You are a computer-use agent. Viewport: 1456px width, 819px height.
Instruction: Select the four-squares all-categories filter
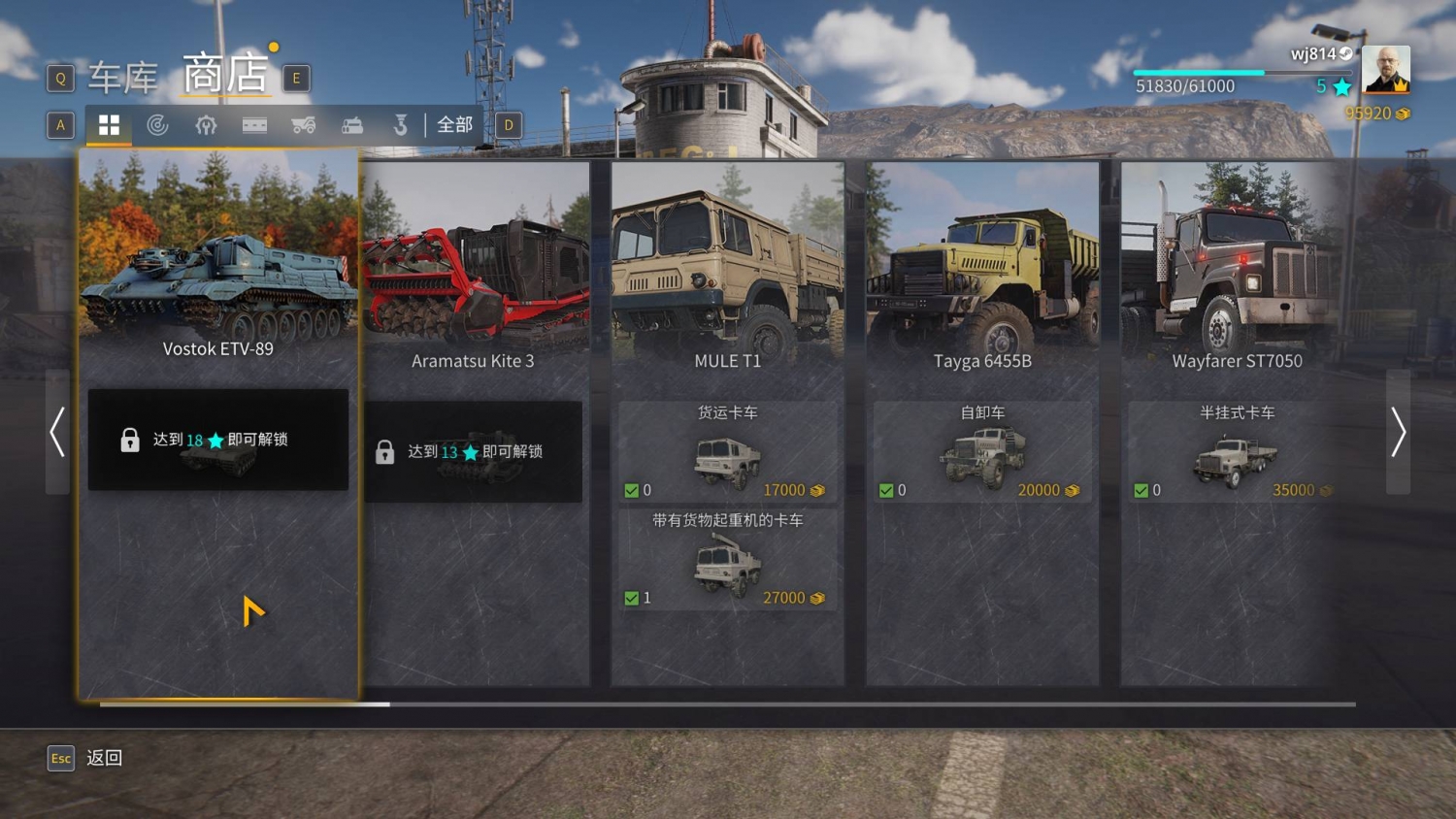click(109, 125)
